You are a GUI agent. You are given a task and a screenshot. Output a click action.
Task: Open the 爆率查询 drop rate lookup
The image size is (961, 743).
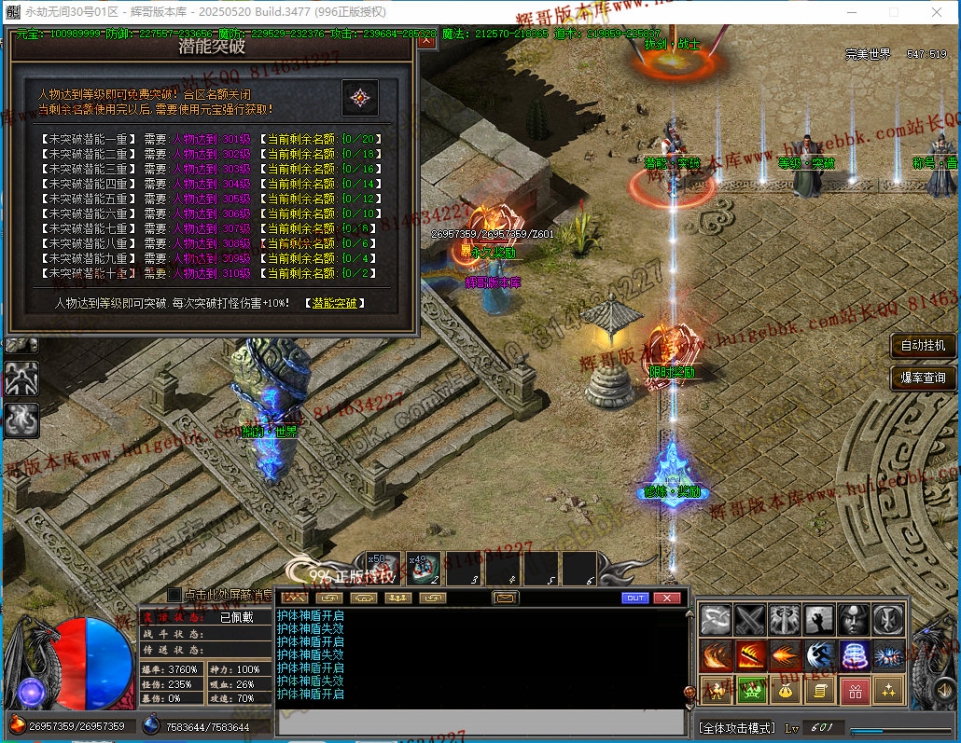923,377
